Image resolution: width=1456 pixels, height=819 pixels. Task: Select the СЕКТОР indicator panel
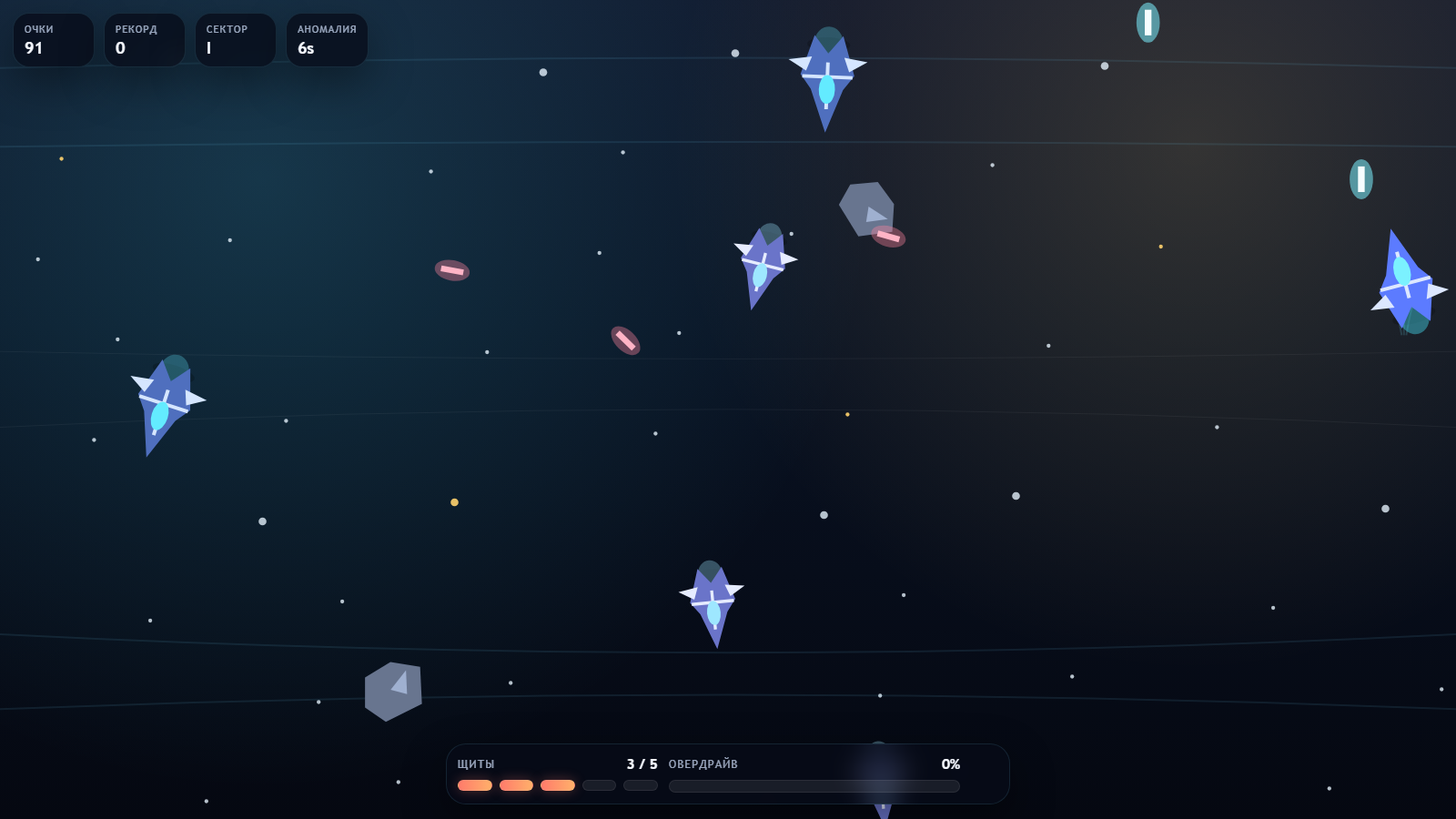click(235, 39)
